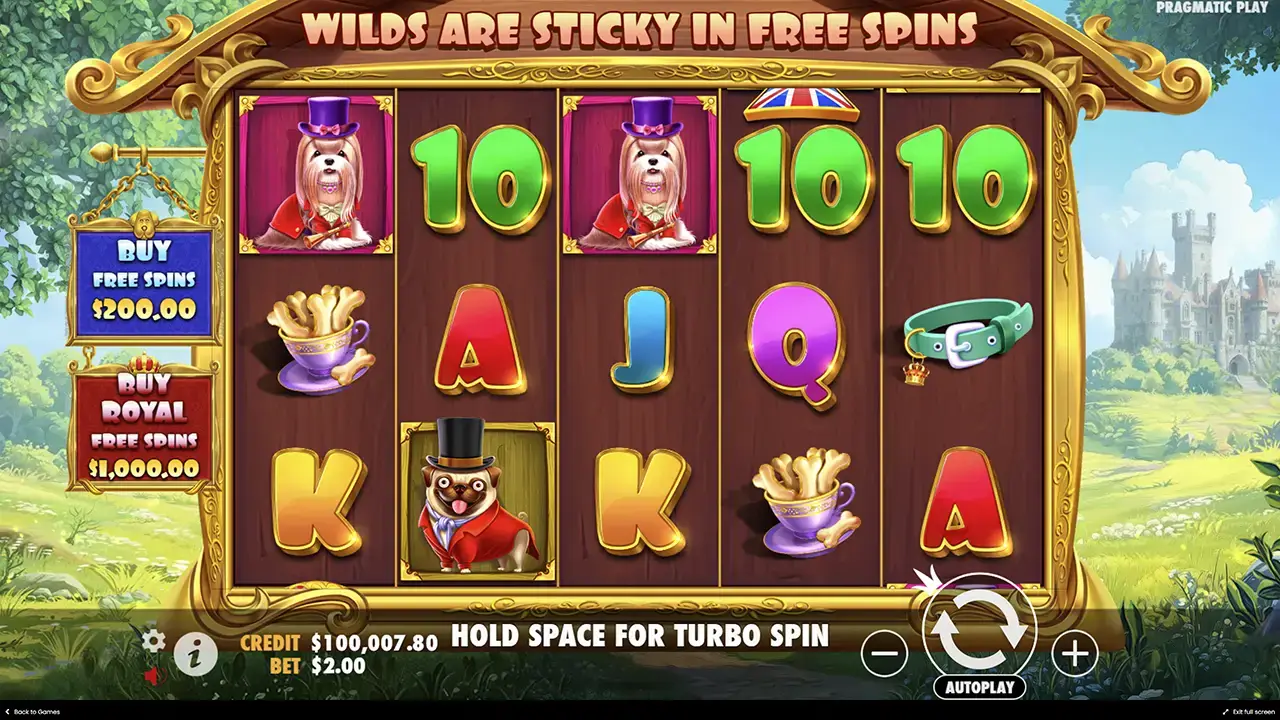Buy Royal Free Spins for $1,000.00
Viewport: 1280px width, 720px height.
coord(142,426)
